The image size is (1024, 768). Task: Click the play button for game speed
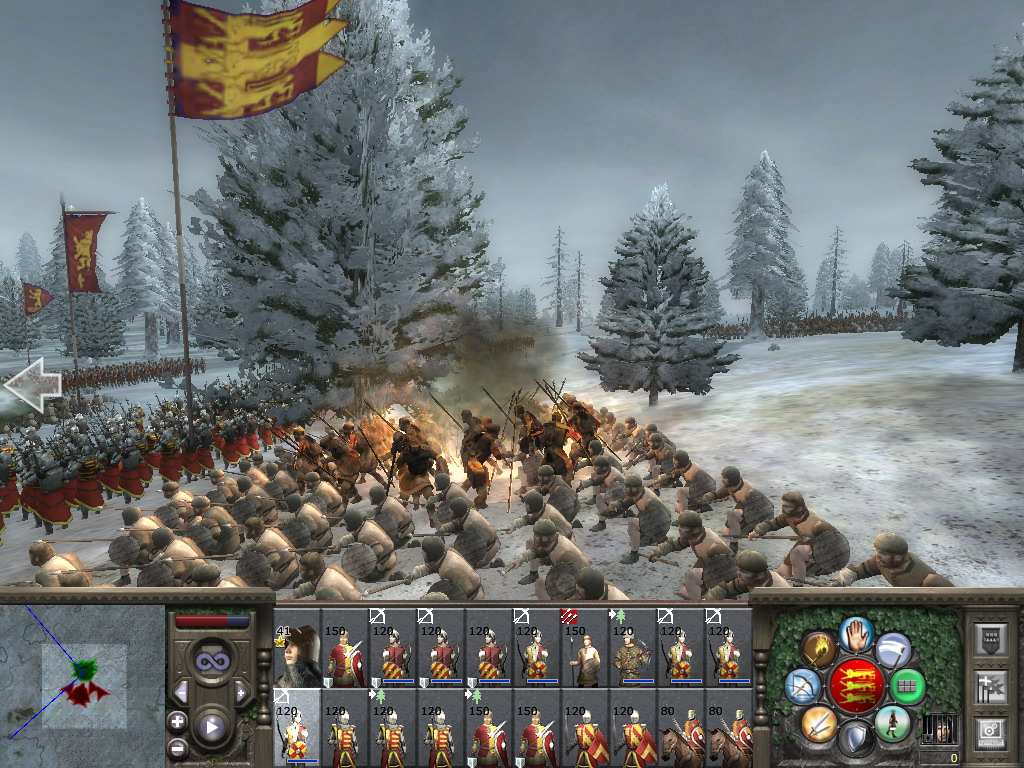[x=211, y=727]
